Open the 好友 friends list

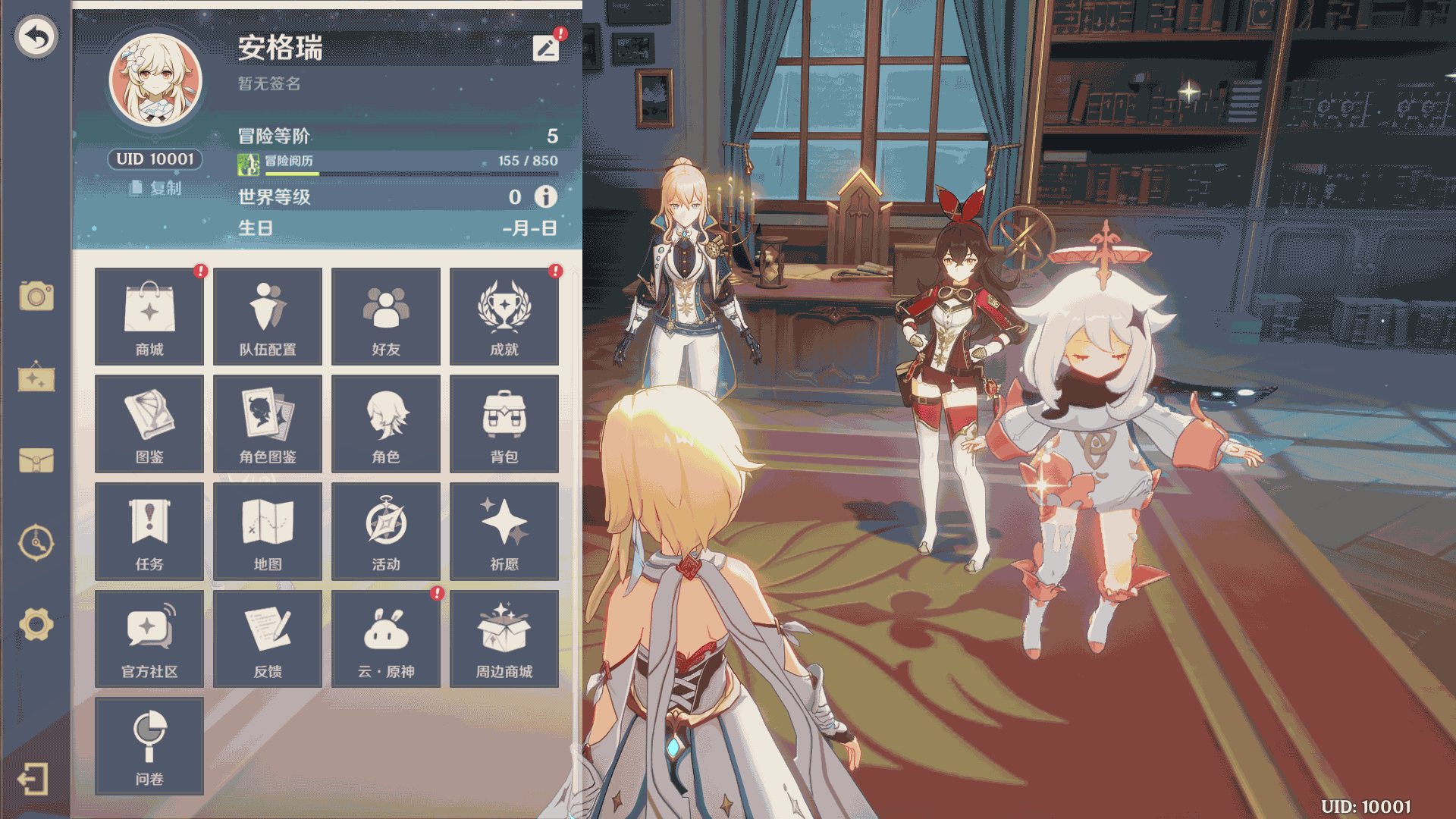(386, 316)
